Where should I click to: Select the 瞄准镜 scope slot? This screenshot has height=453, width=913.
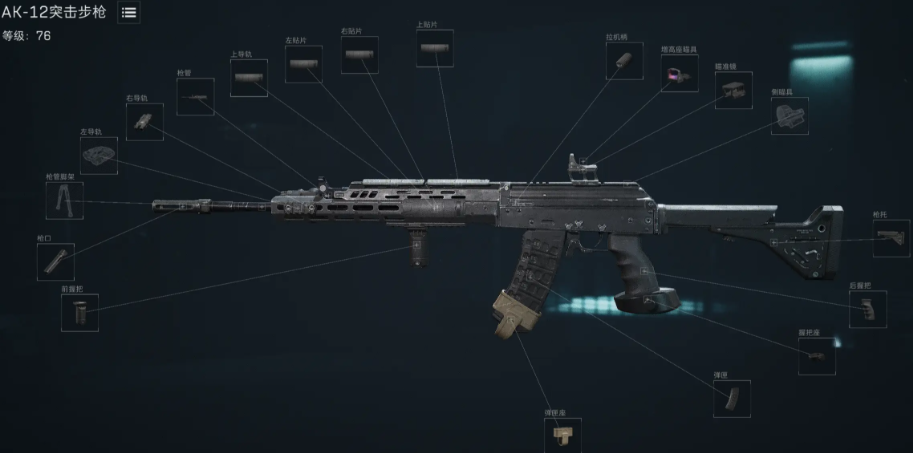click(733, 90)
